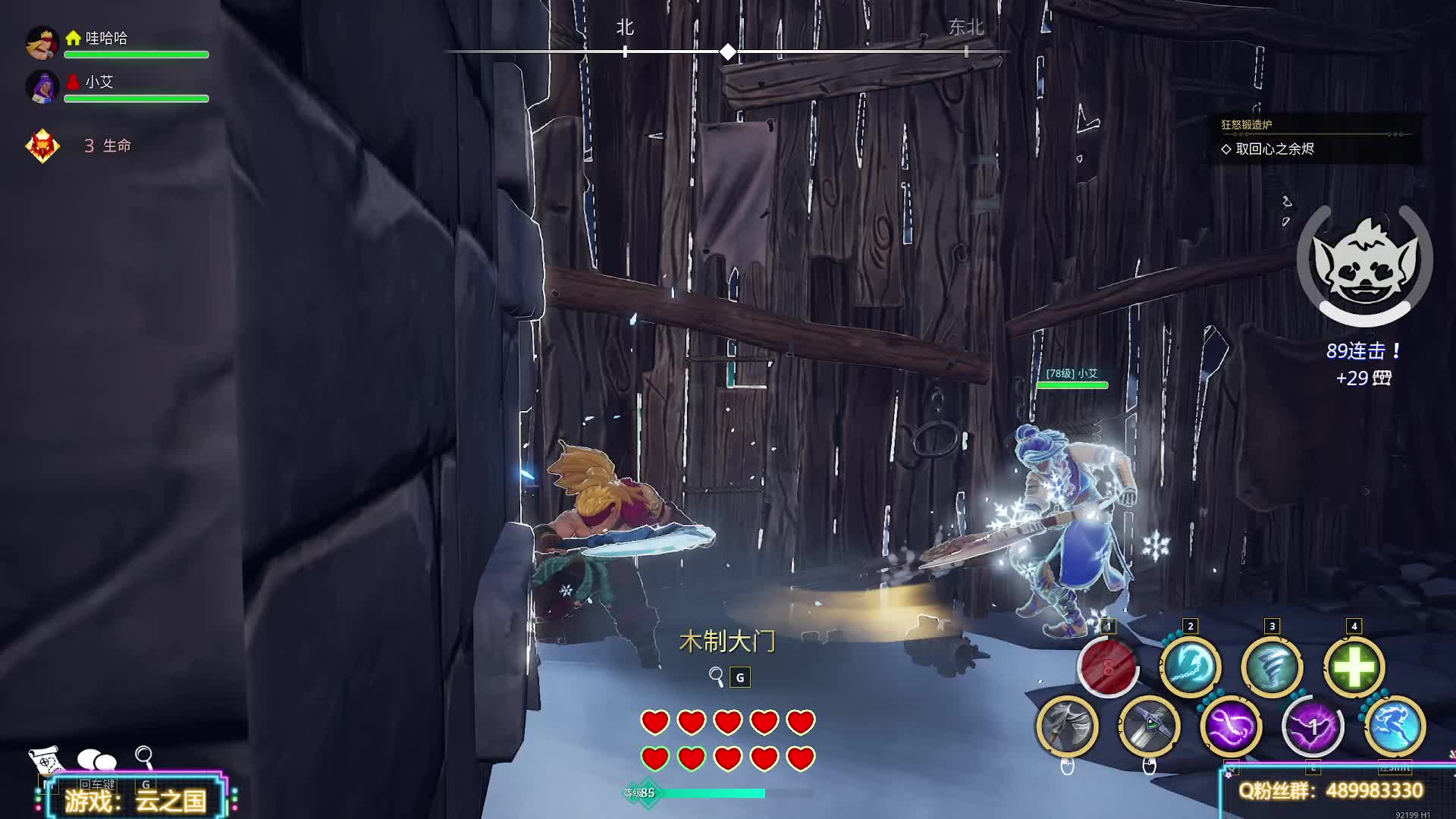The height and width of the screenshot is (819, 1456).
Task: Open the 取回心之余烬 quest objective tracker
Action: [x=1274, y=149]
